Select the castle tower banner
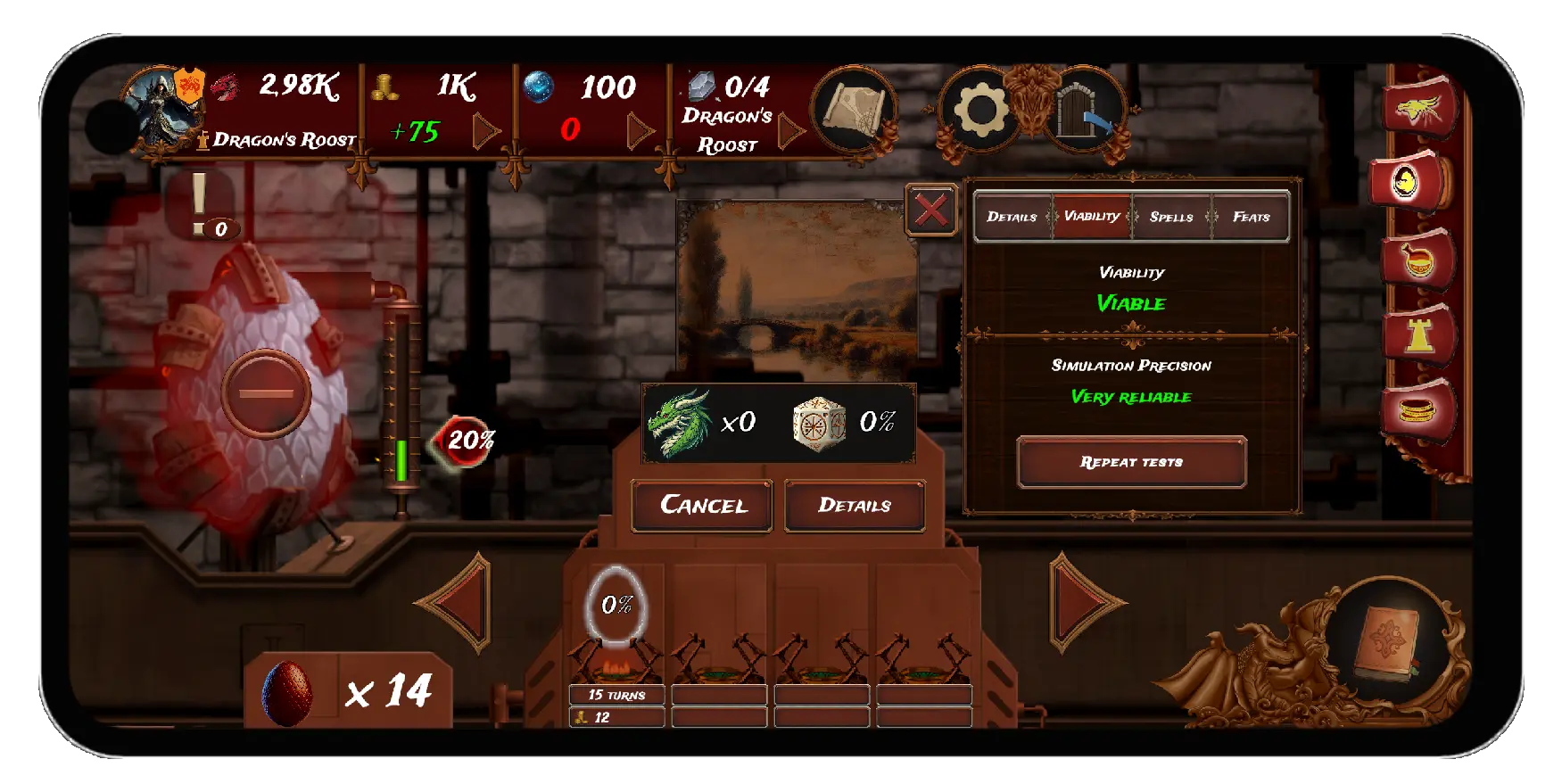This screenshot has height=784, width=1562. click(1417, 335)
